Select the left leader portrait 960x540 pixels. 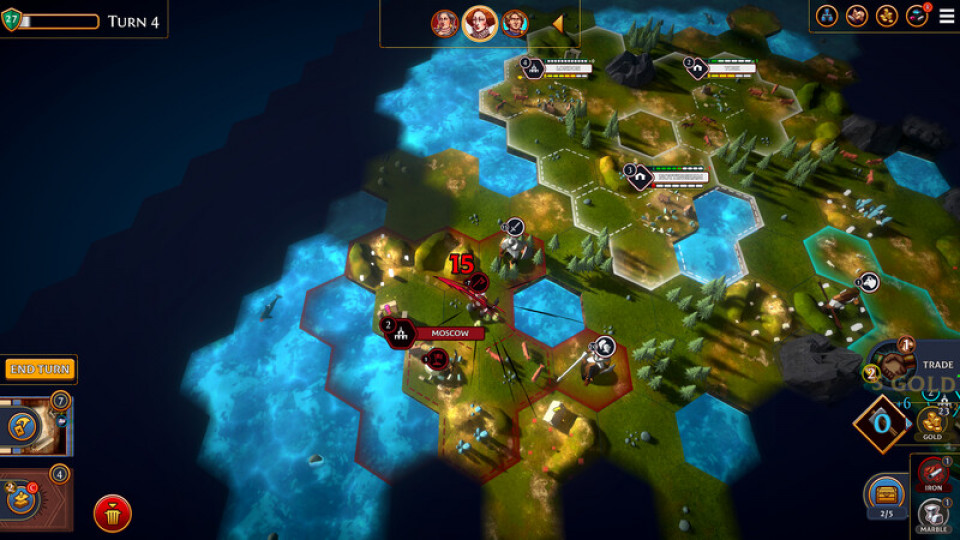(445, 23)
